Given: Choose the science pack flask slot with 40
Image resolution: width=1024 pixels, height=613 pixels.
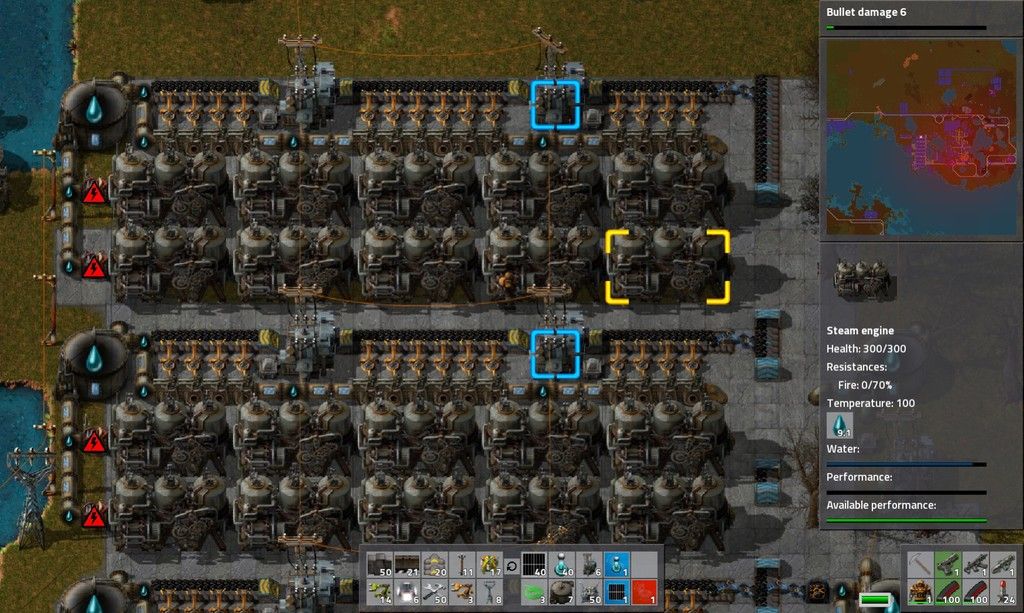Looking at the screenshot, I should 563,565.
